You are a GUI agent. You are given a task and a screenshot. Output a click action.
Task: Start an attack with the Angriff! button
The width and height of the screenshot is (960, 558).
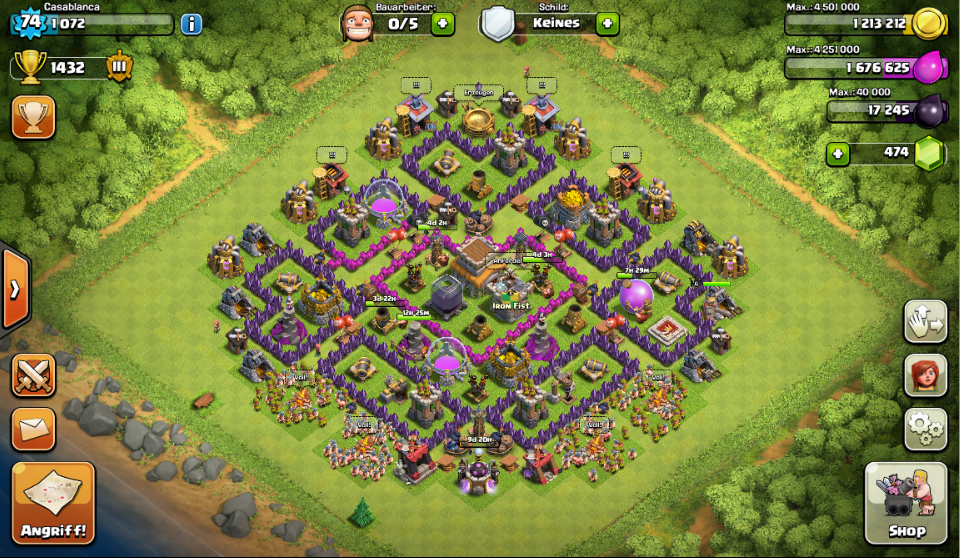click(54, 502)
